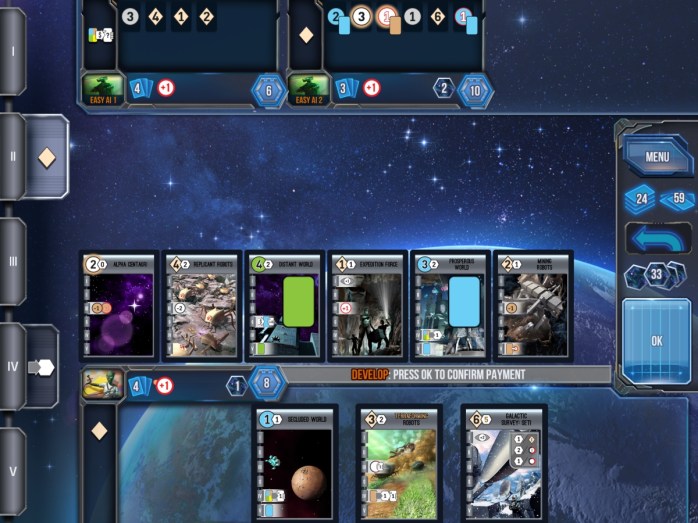This screenshot has width=698, height=523.
Task: Confirm payment with the OK button
Action: click(657, 340)
